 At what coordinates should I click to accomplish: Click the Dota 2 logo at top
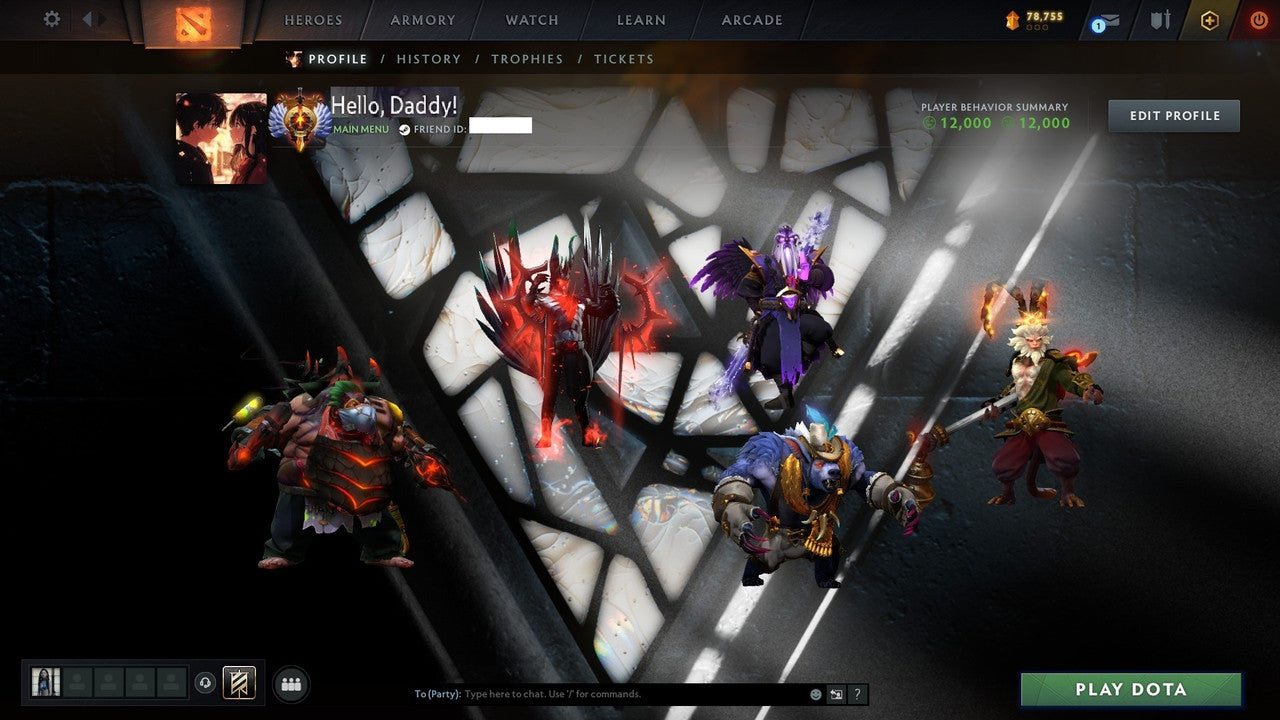click(196, 20)
